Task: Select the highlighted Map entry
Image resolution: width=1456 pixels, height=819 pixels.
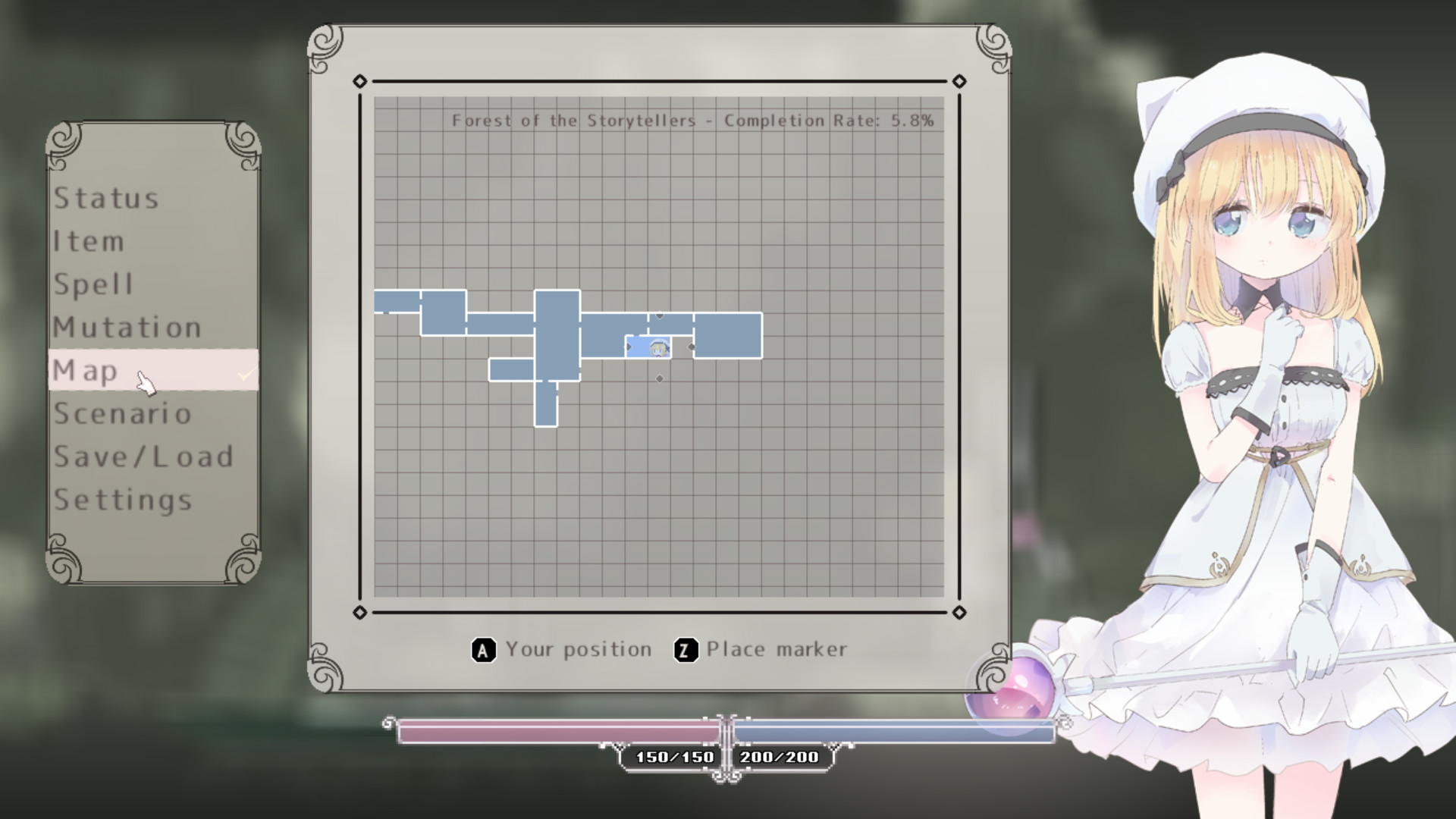Action: (x=86, y=371)
